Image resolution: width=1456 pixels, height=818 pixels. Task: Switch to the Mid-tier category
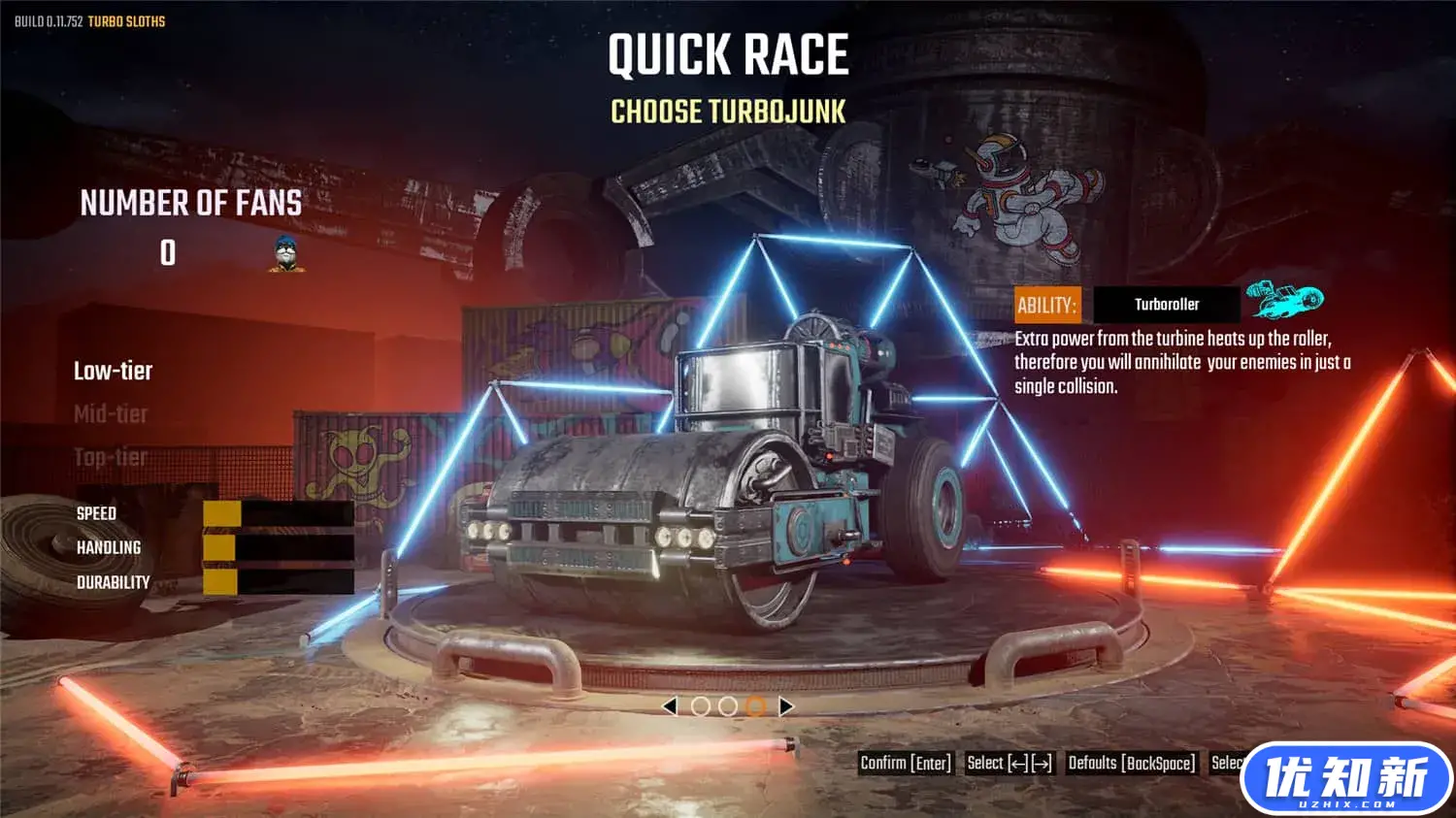click(111, 414)
